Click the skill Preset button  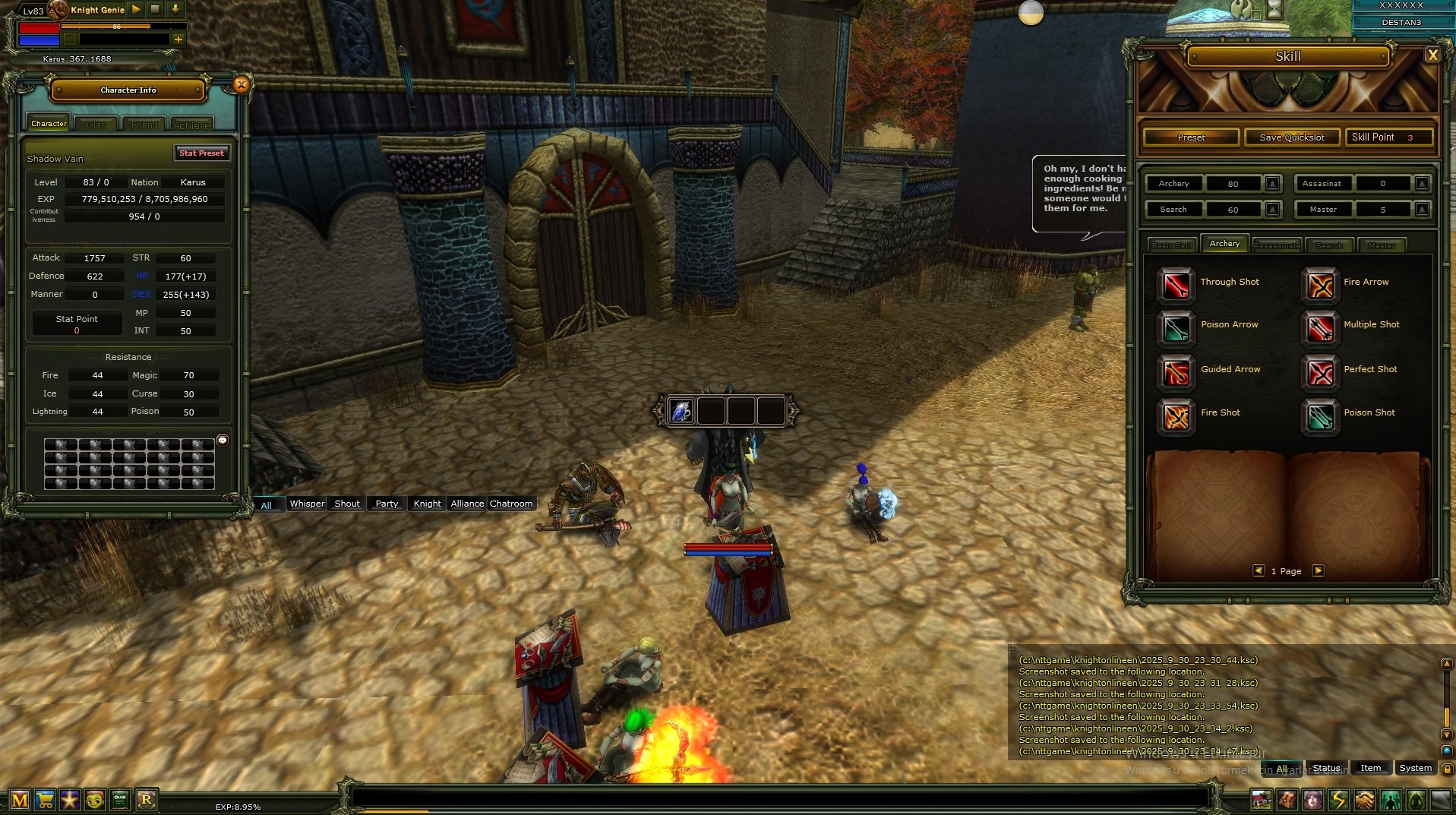click(1191, 137)
